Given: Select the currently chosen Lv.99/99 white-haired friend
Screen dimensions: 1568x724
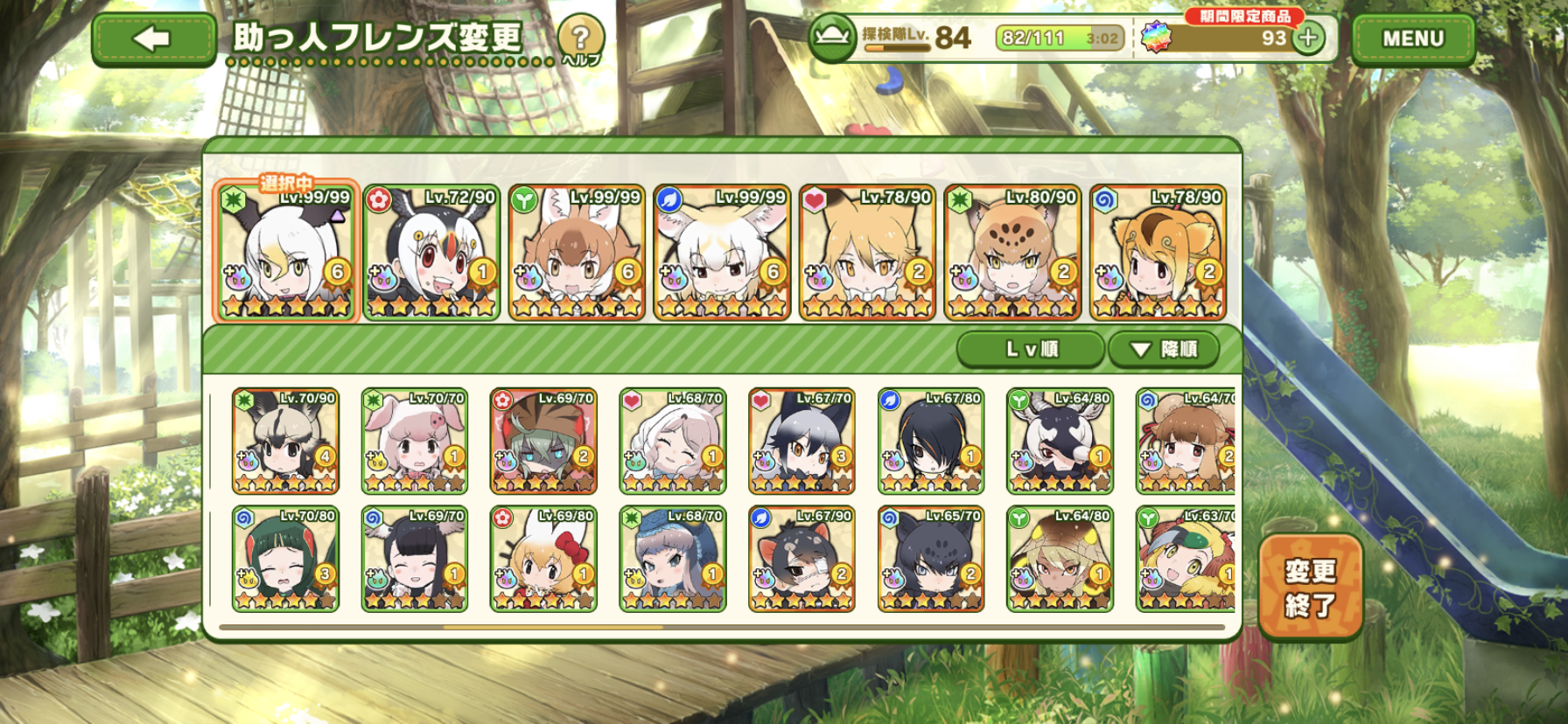Looking at the screenshot, I should 285,253.
